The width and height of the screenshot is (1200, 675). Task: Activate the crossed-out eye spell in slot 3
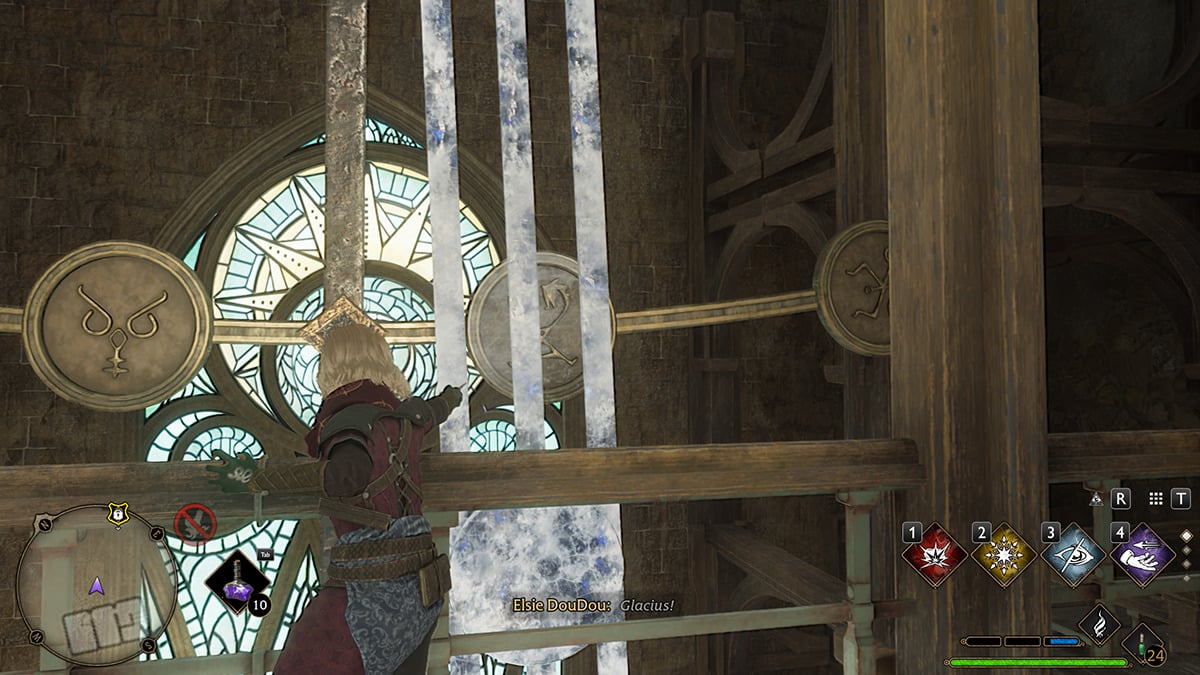(x=1073, y=554)
